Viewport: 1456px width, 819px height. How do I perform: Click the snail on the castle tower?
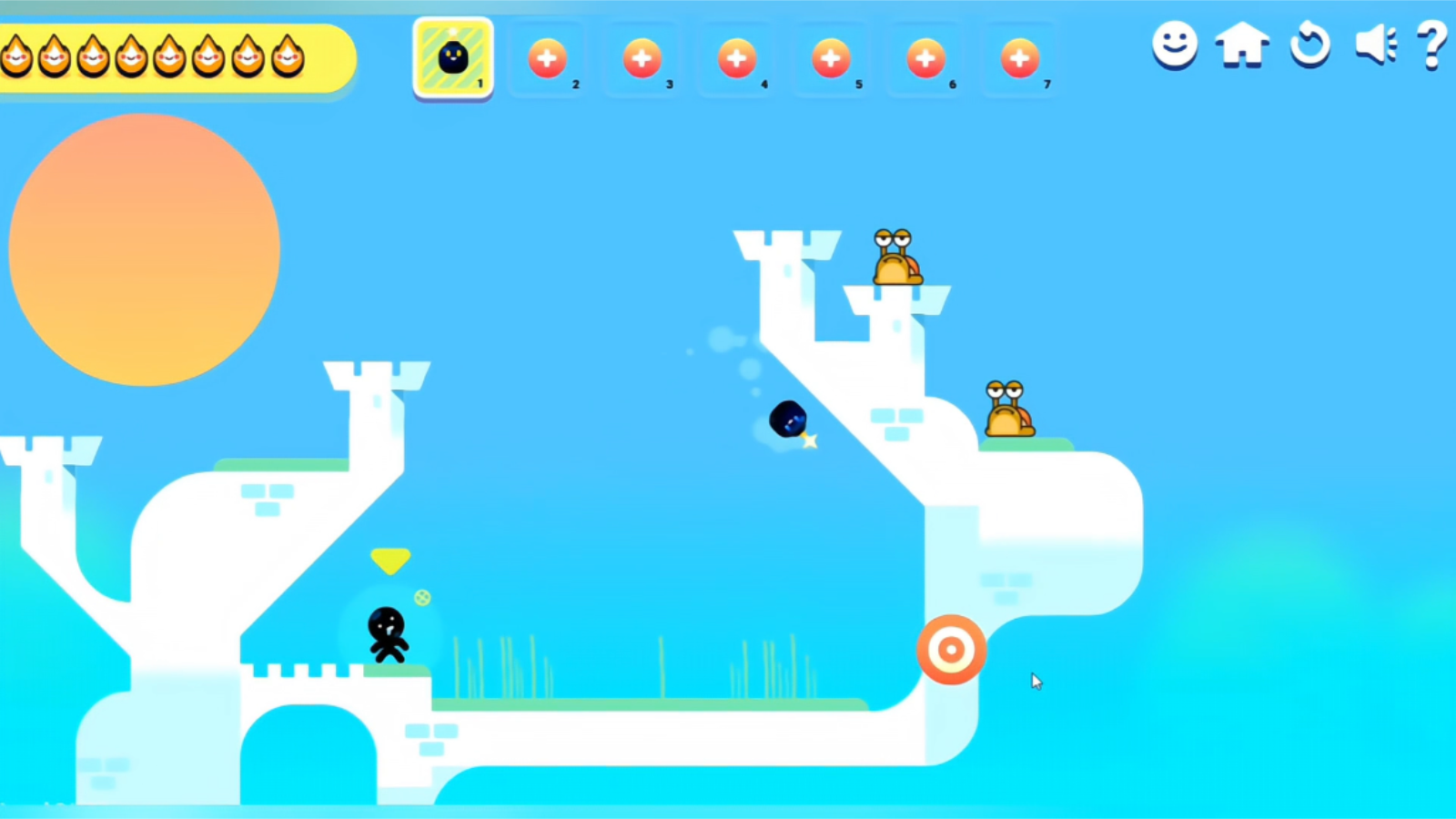point(896,261)
